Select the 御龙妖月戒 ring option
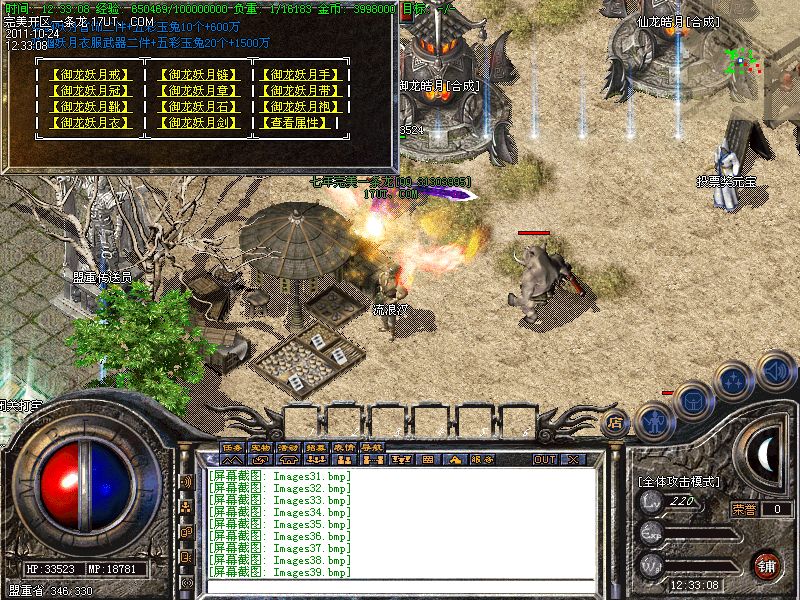The height and width of the screenshot is (600, 800). click(x=88, y=75)
